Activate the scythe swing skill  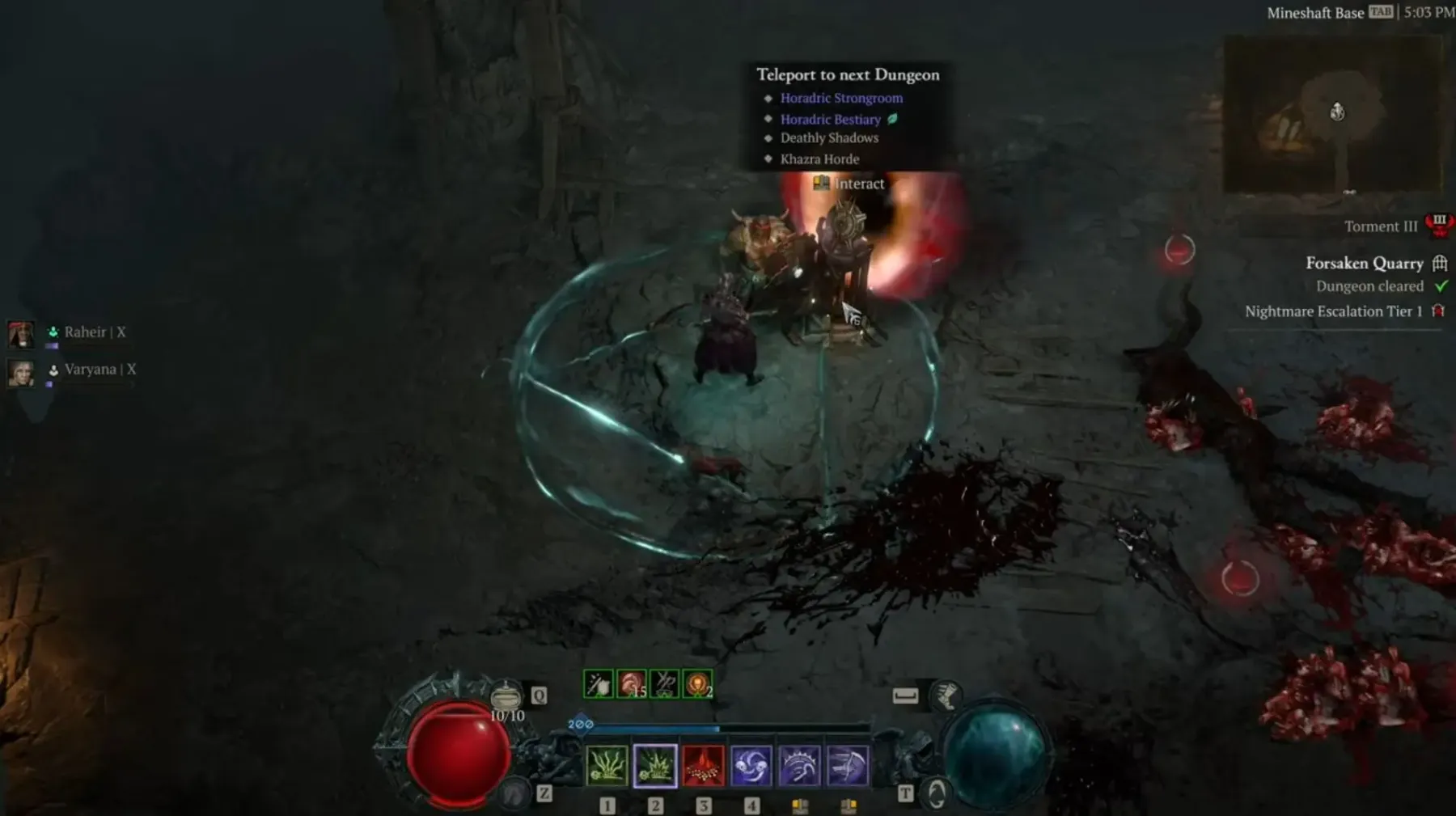pos(848,766)
